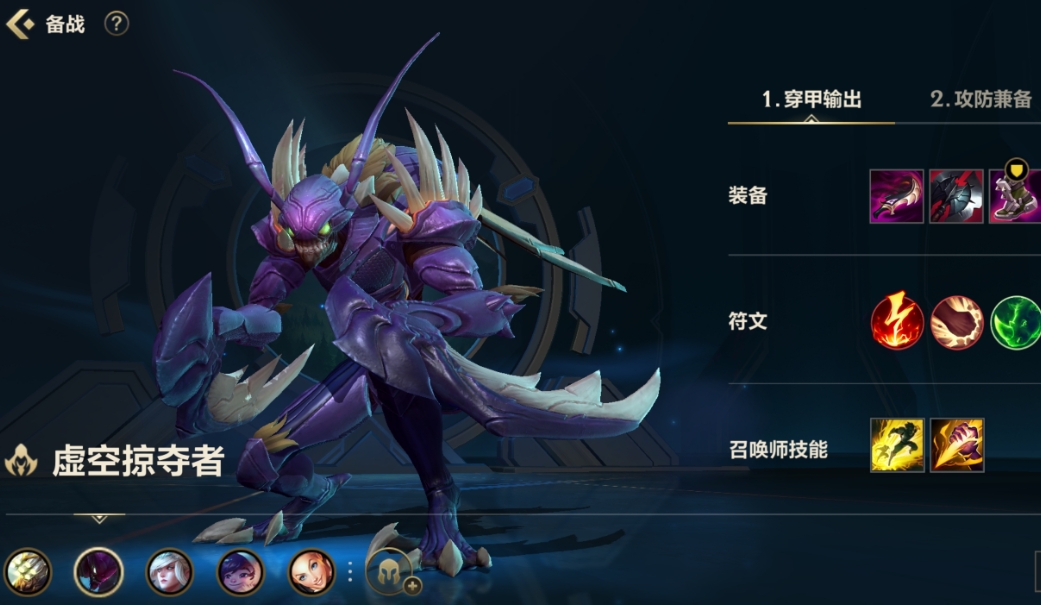Switch to the 攻防兼备 build tab
This screenshot has height=605, width=1041.
coord(980,99)
